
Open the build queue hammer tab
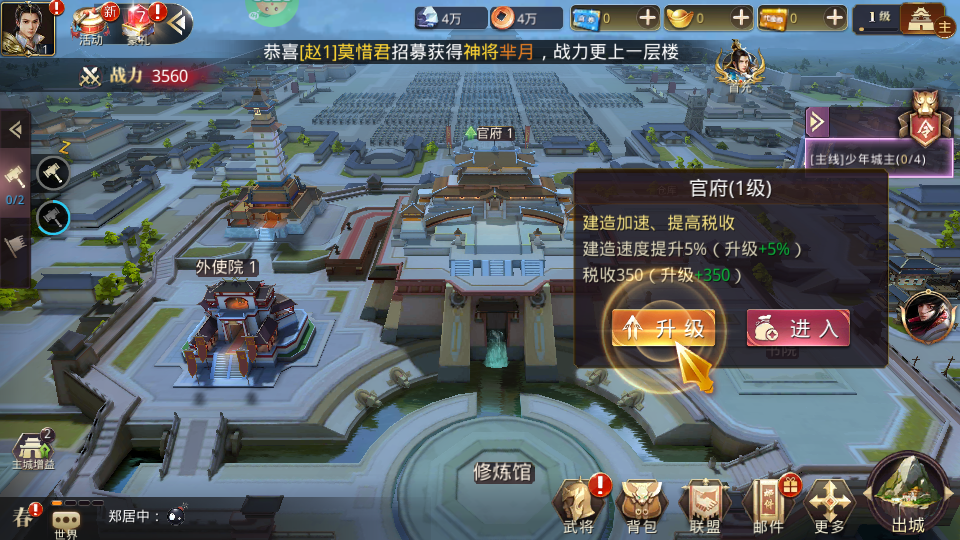16,178
